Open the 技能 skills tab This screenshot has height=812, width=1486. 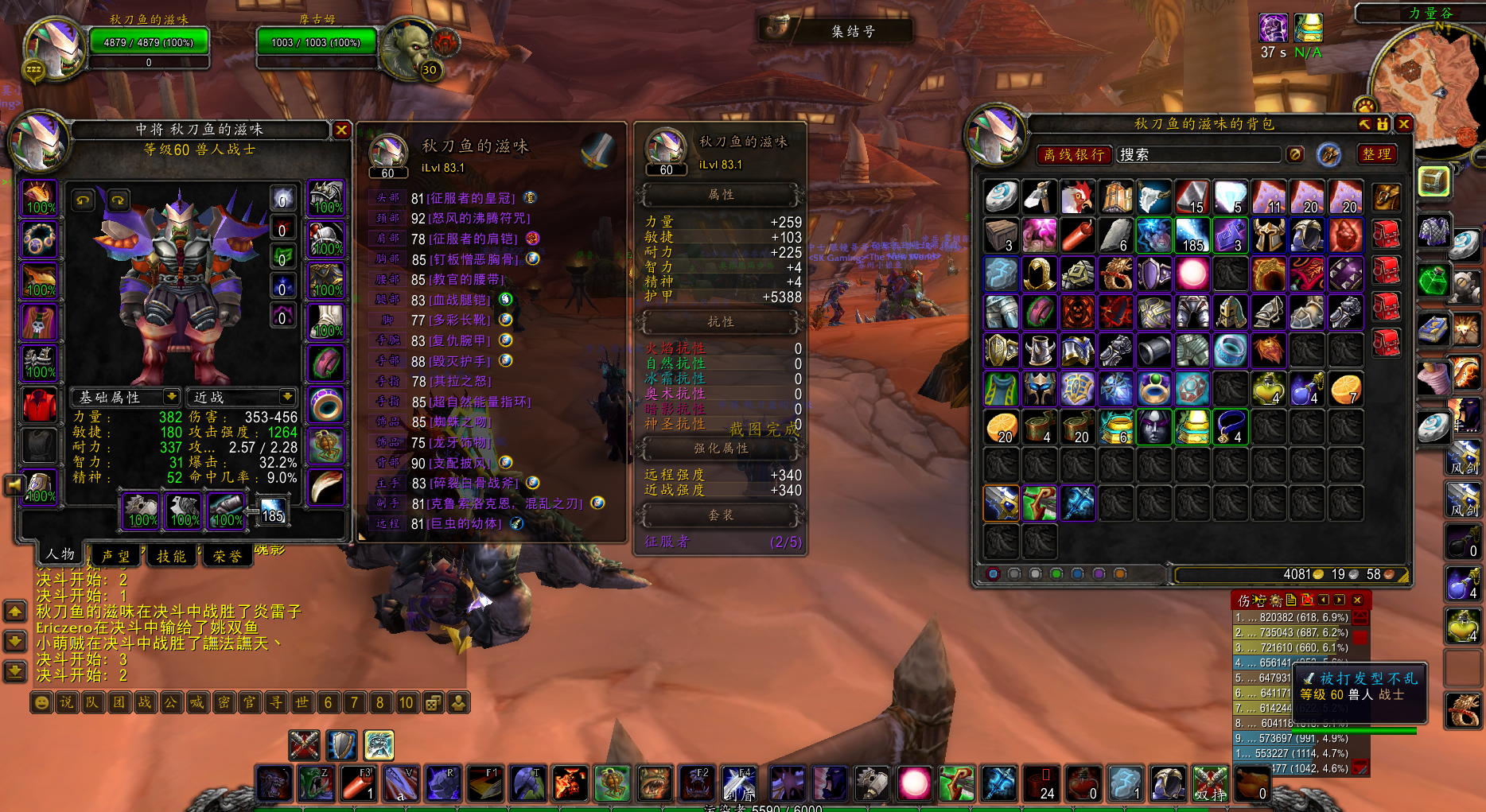(x=171, y=556)
